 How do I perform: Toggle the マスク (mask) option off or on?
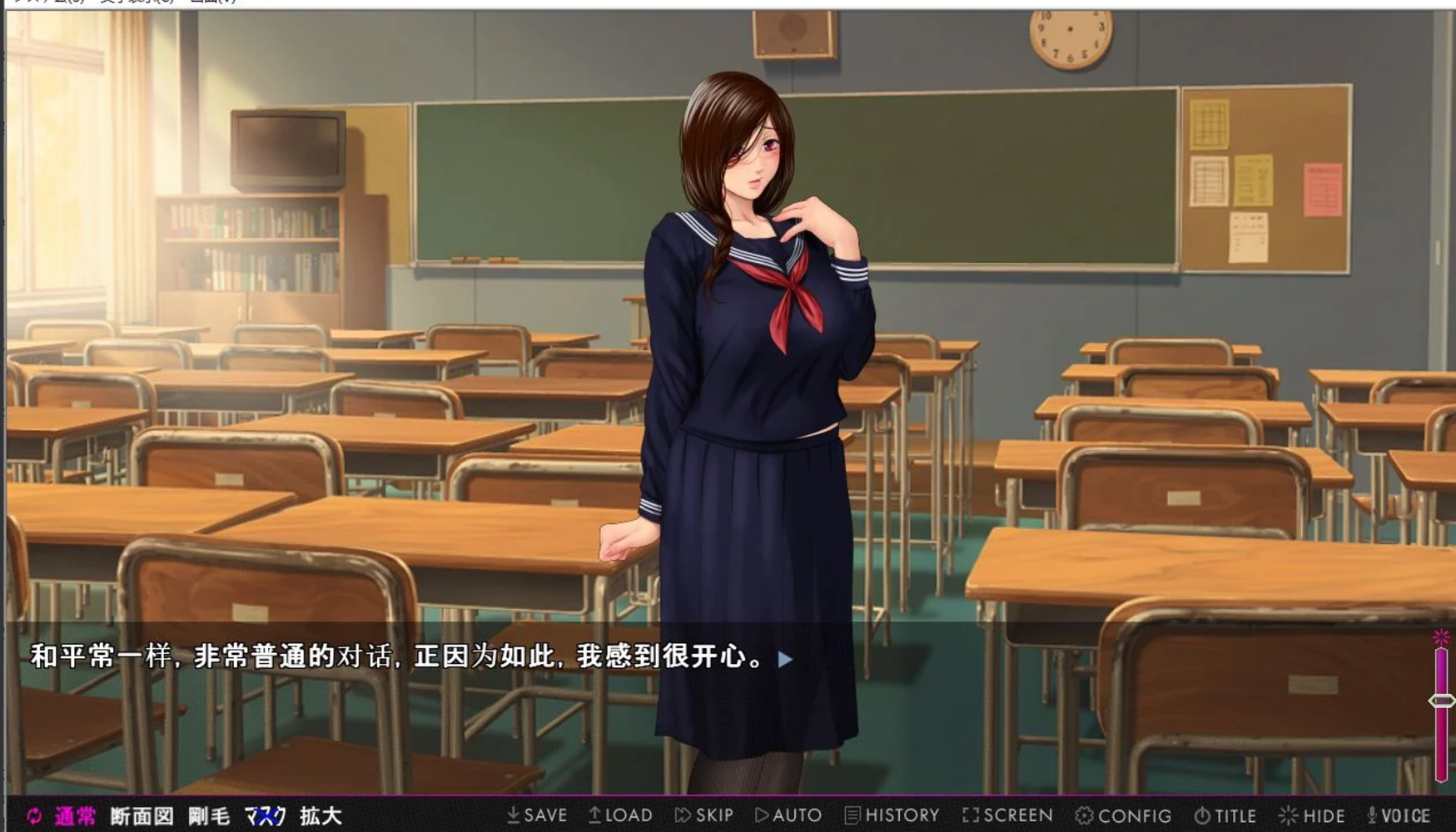[x=266, y=816]
